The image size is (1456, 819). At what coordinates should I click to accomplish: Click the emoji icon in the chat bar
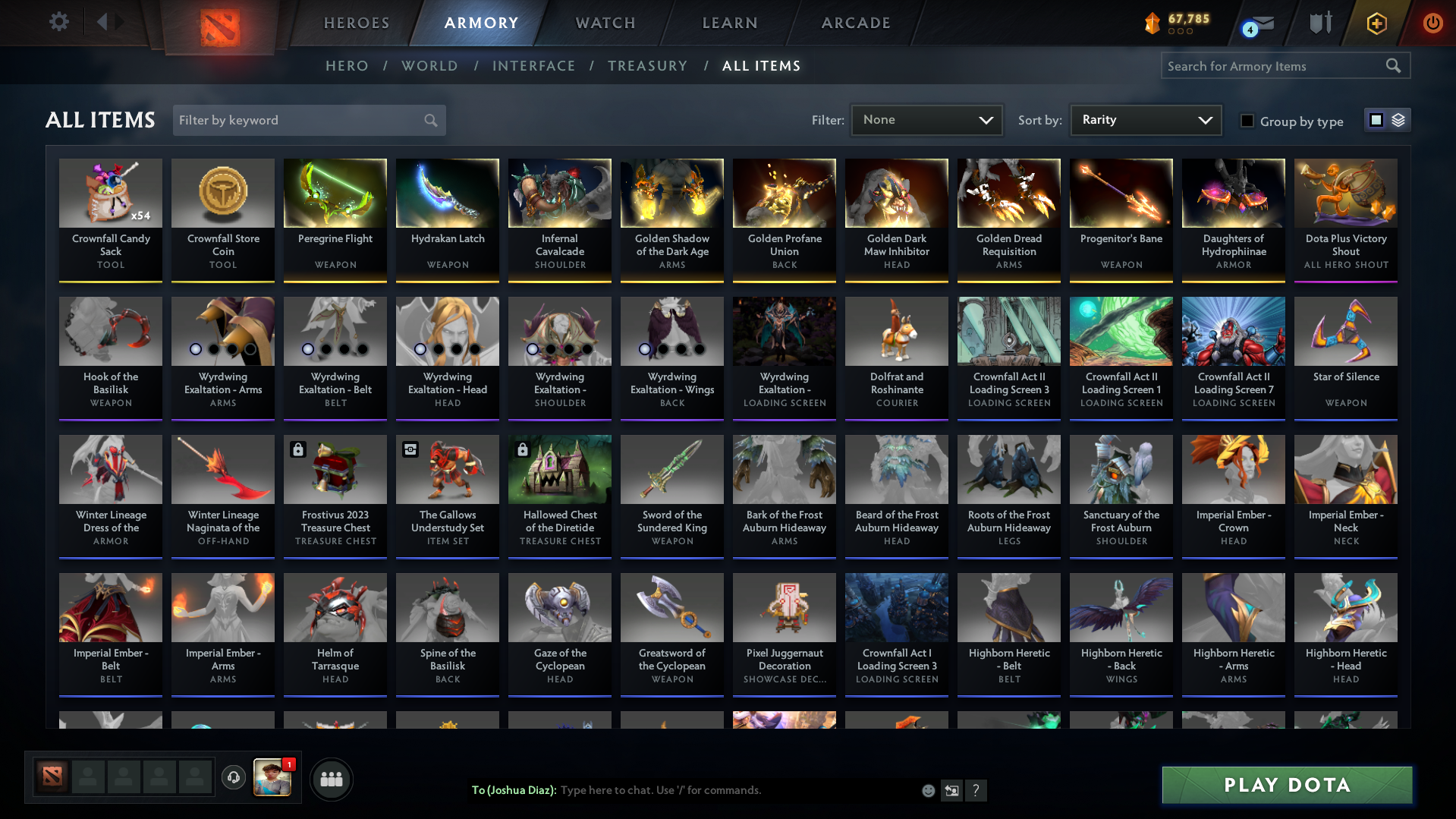pyautogui.click(x=928, y=790)
